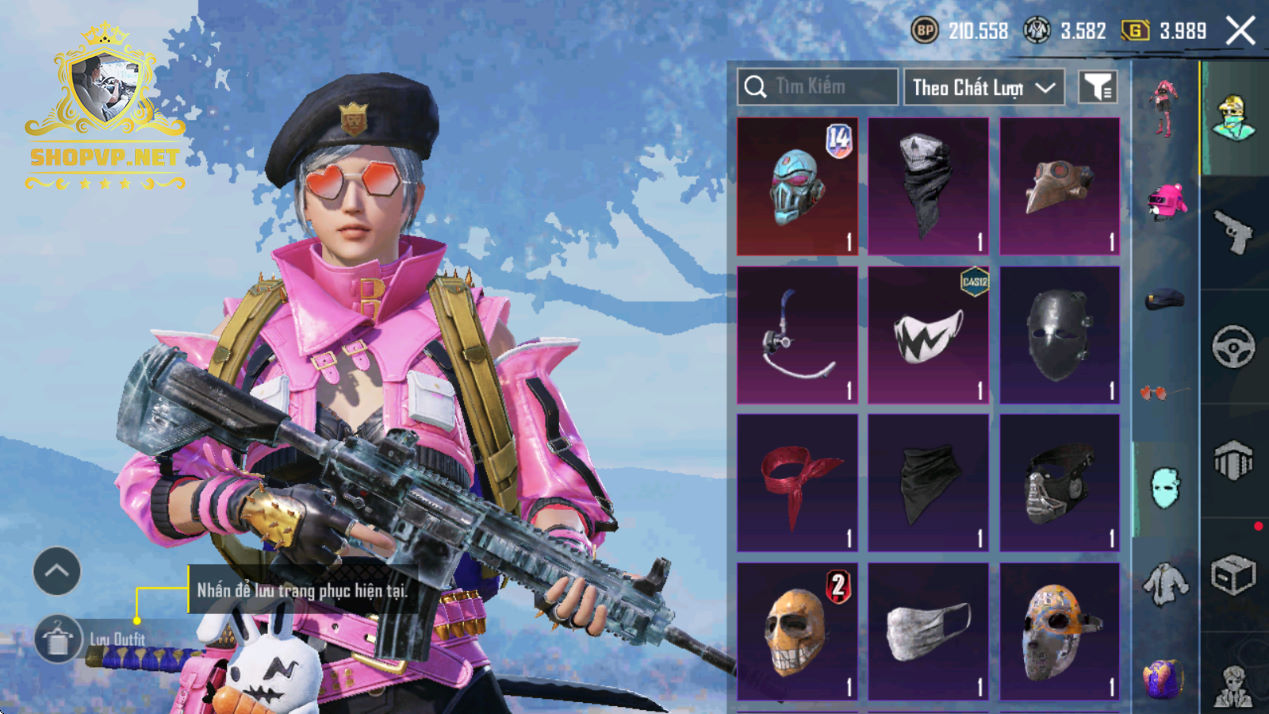The width and height of the screenshot is (1269, 714).
Task: Open the vehicle steering wheel tab
Action: 1233,347
